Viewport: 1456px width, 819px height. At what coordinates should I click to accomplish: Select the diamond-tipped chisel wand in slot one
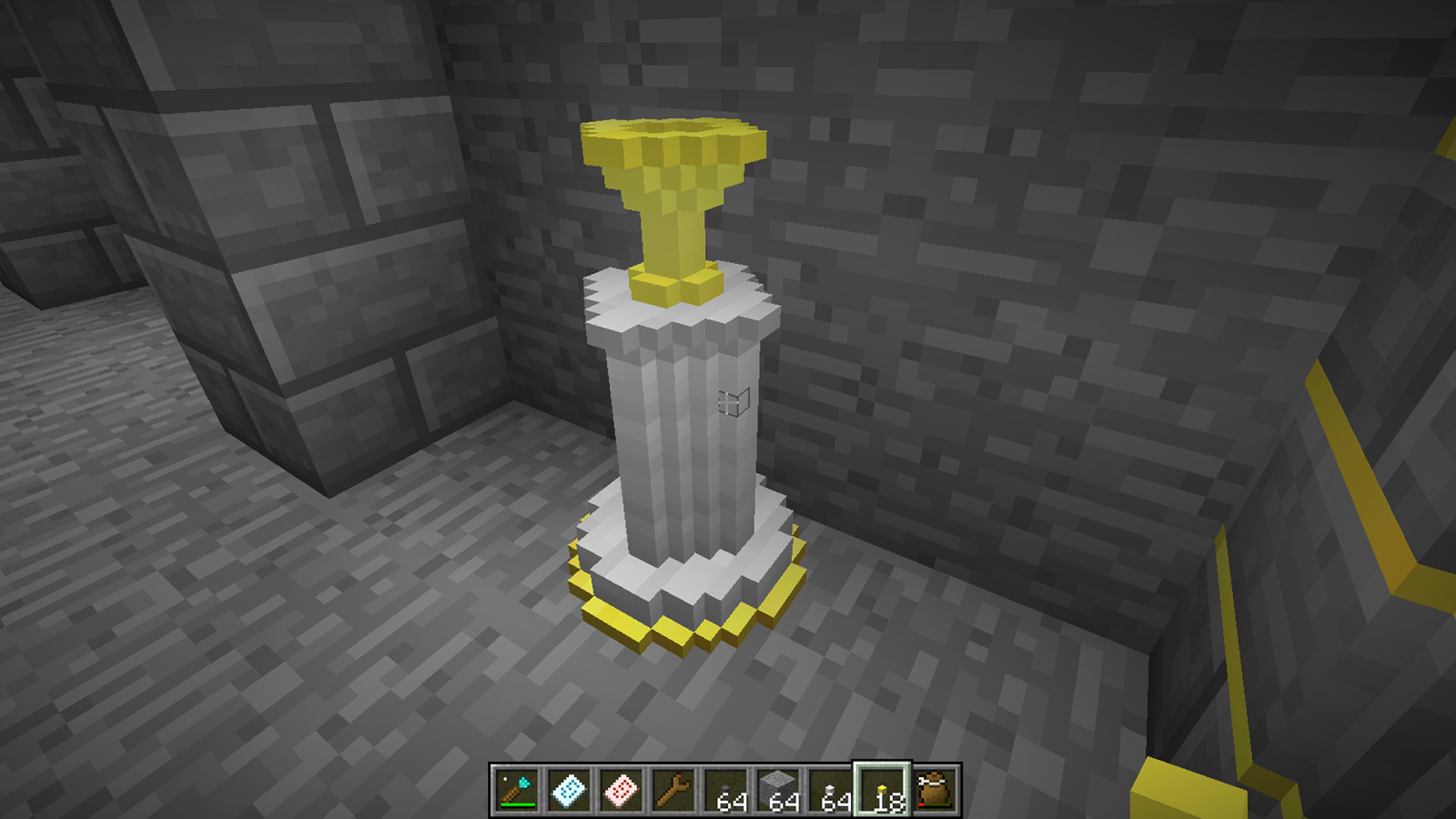pos(514,787)
